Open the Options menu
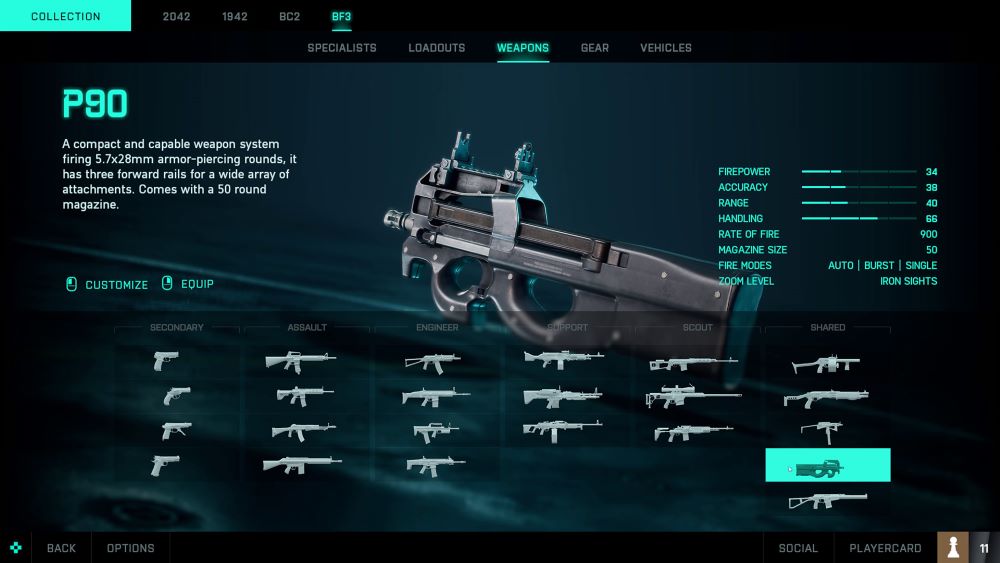 point(131,548)
